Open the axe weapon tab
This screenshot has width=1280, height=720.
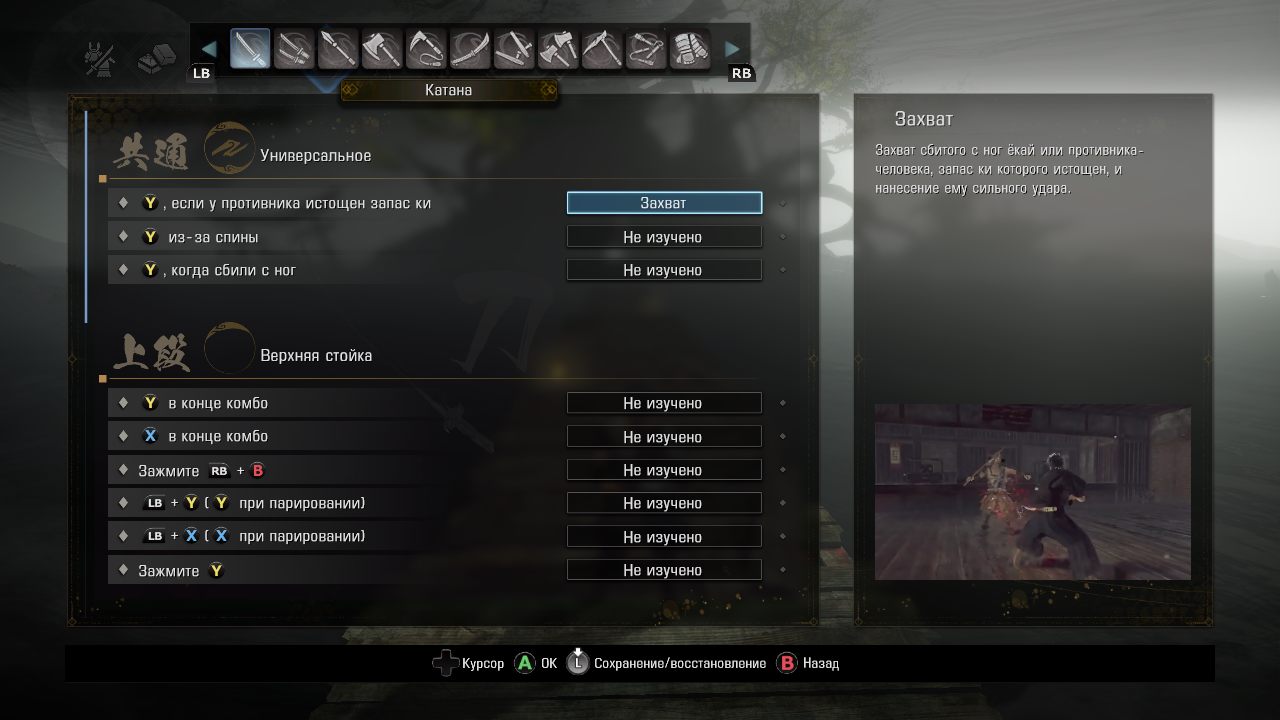click(x=382, y=48)
